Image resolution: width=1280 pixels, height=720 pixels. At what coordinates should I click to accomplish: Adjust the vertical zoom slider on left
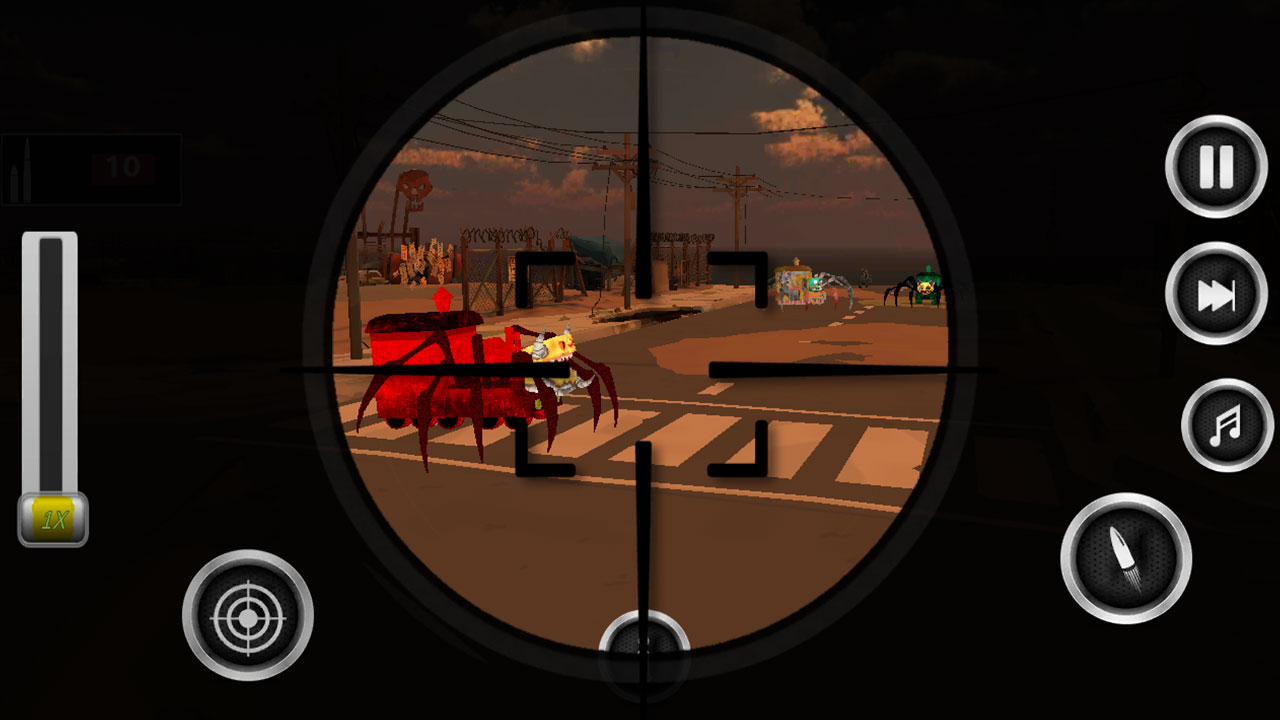click(x=48, y=360)
